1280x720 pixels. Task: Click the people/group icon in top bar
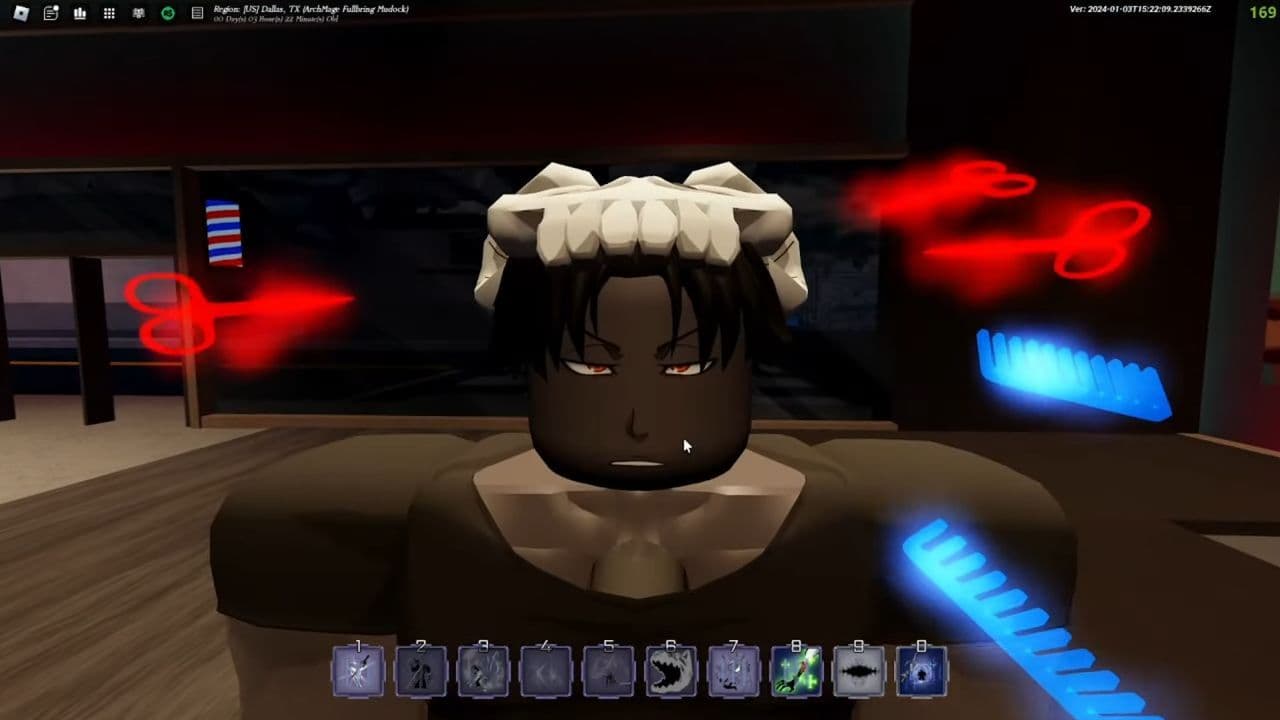click(138, 13)
